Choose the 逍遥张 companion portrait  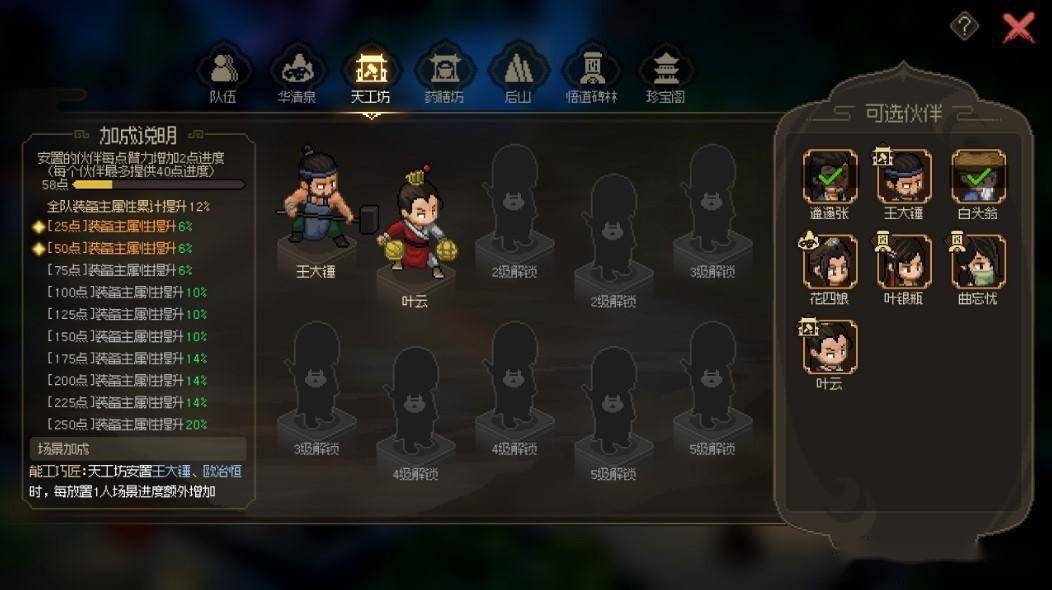pos(830,177)
